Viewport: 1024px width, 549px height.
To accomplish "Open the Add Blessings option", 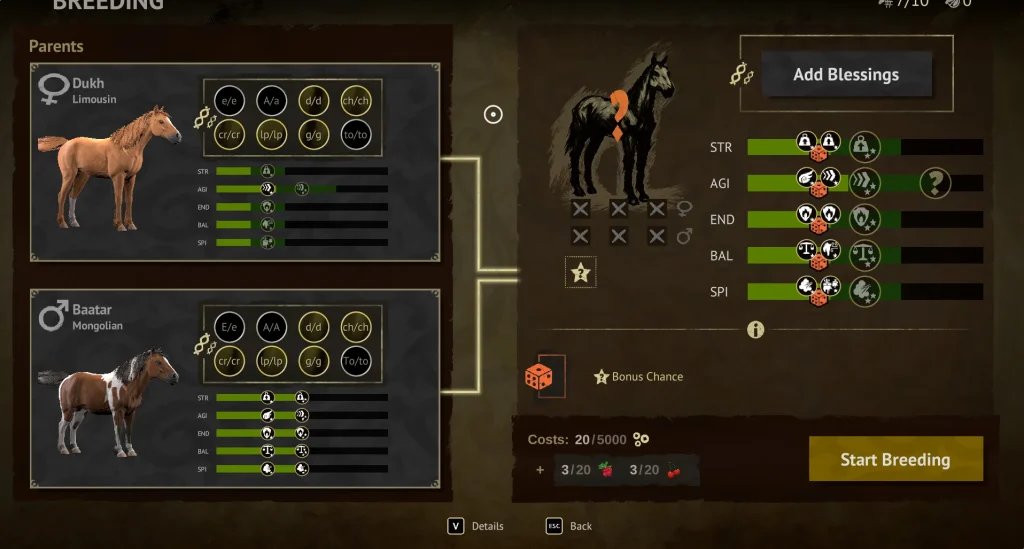I will click(846, 75).
